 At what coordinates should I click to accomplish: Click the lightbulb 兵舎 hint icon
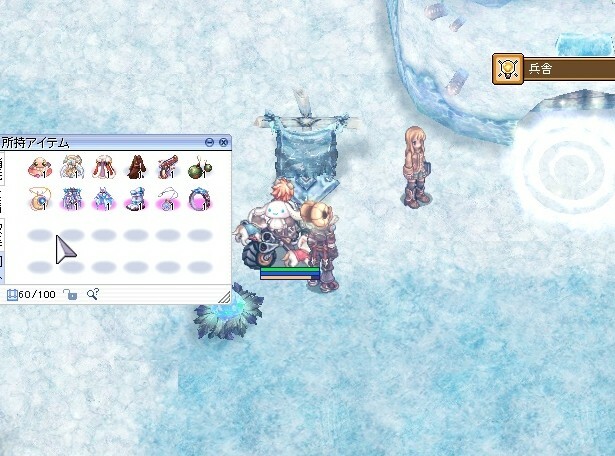pyautogui.click(x=508, y=68)
